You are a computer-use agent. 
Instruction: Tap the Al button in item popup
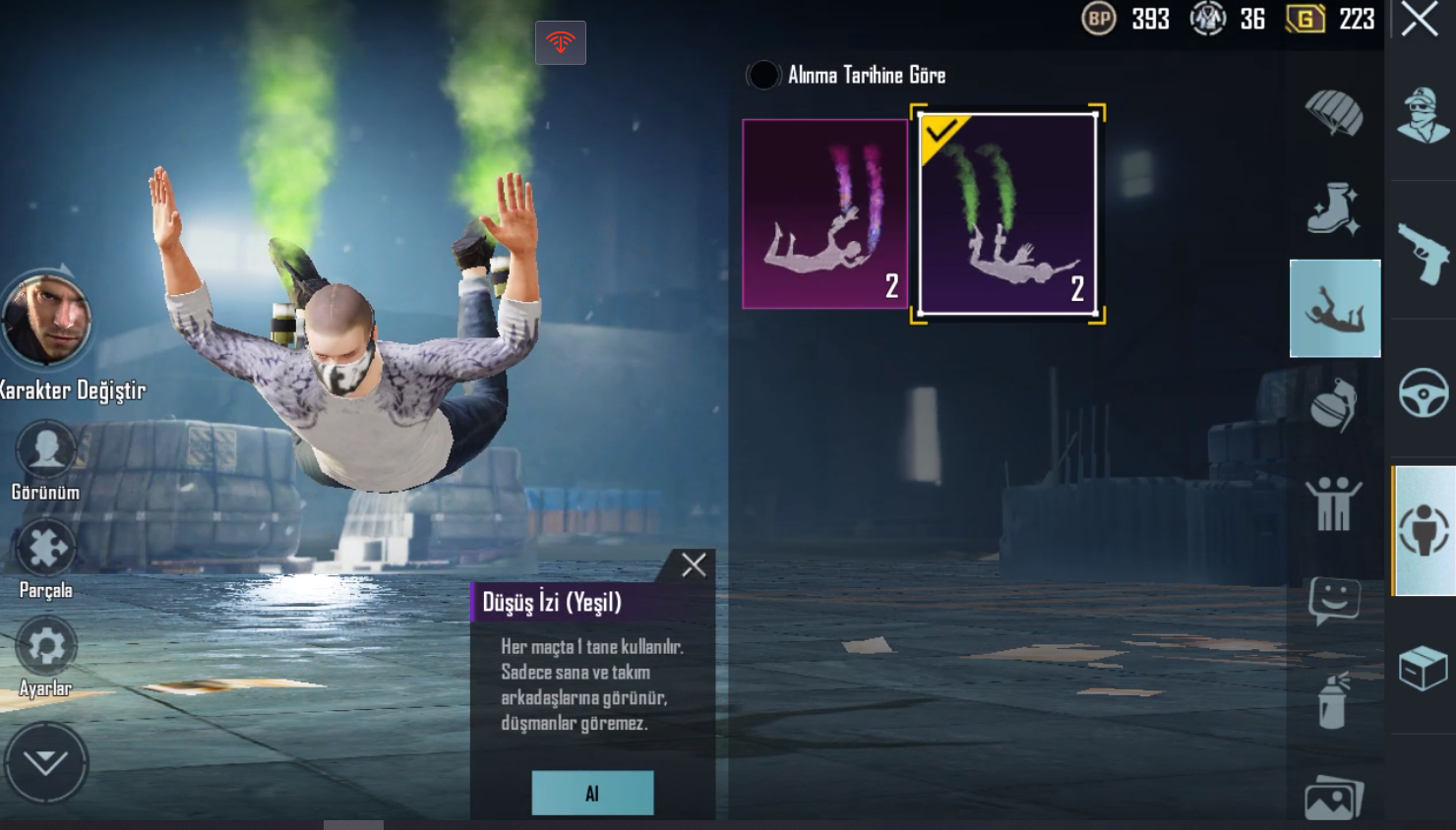592,793
